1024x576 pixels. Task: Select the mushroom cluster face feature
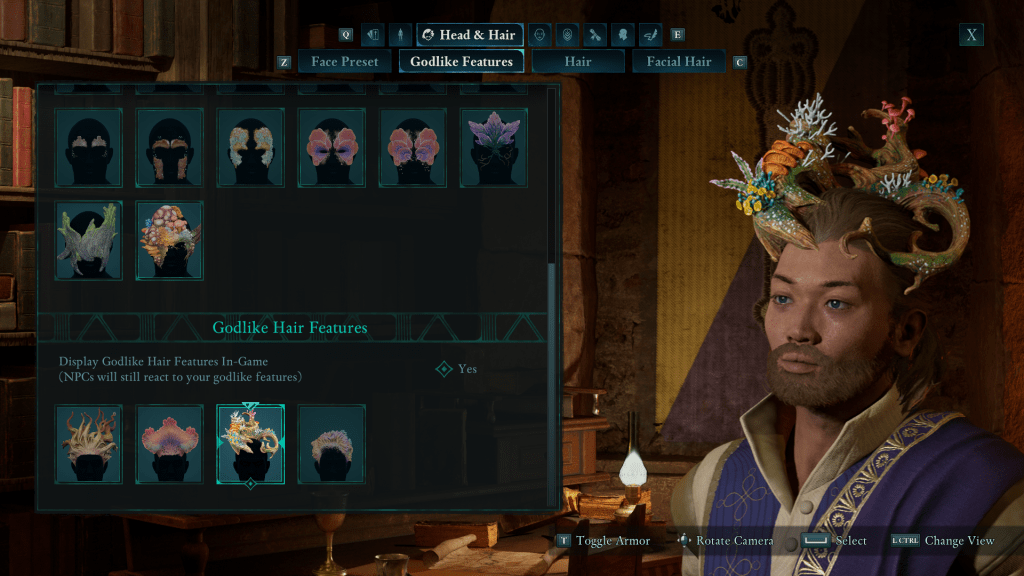[170, 240]
